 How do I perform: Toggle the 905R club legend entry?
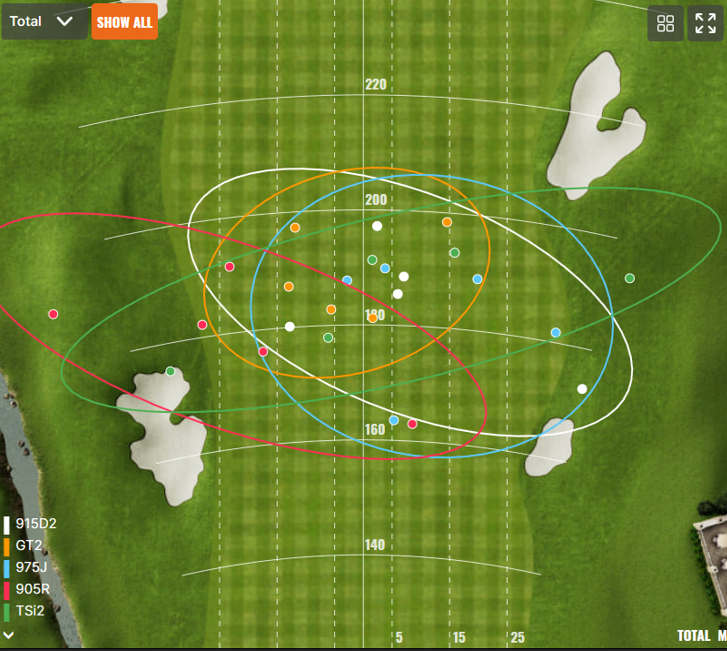coord(32,589)
